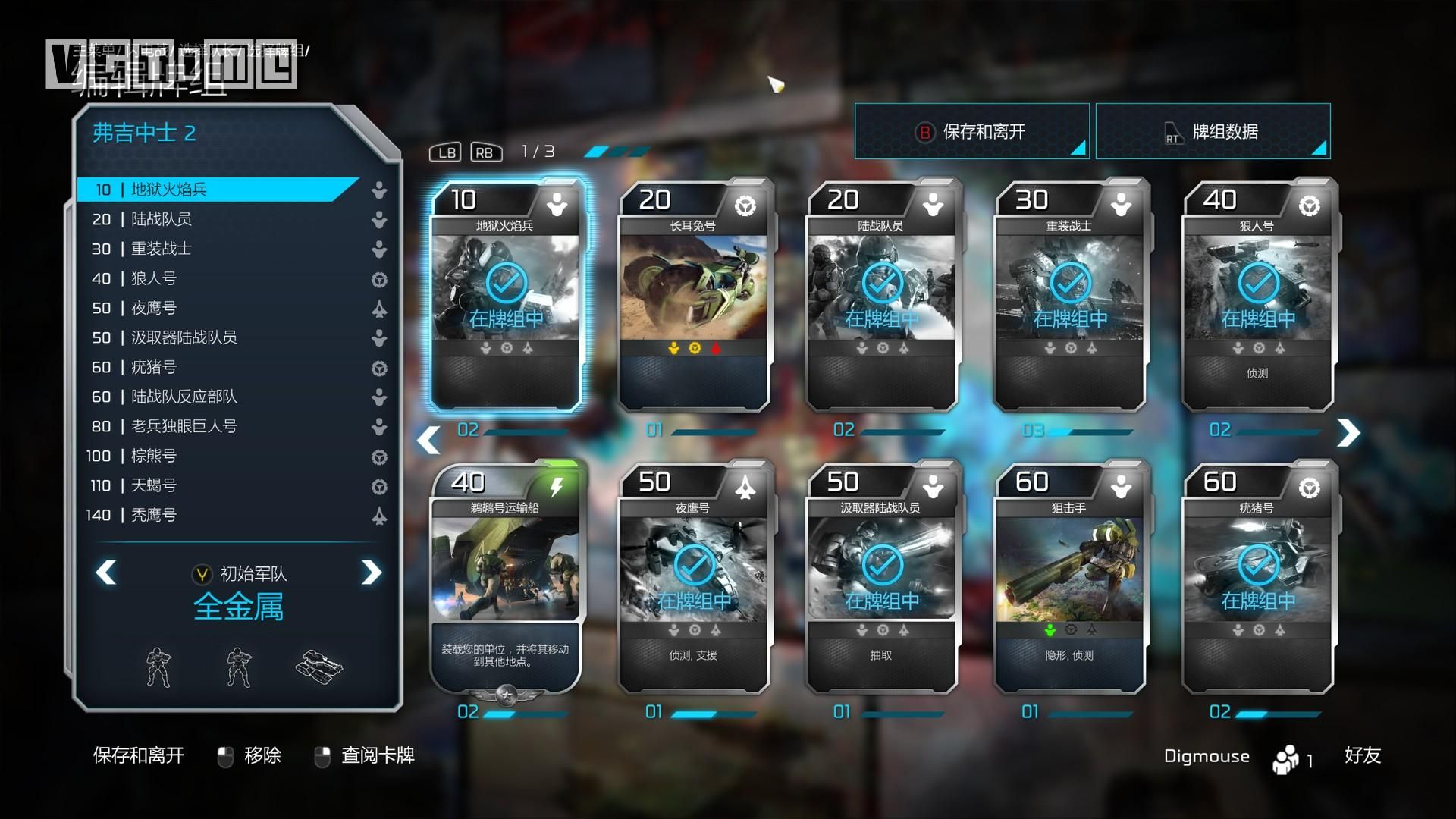
Task: Choose the 鹈鹕号运输船 card
Action: click(x=505, y=578)
